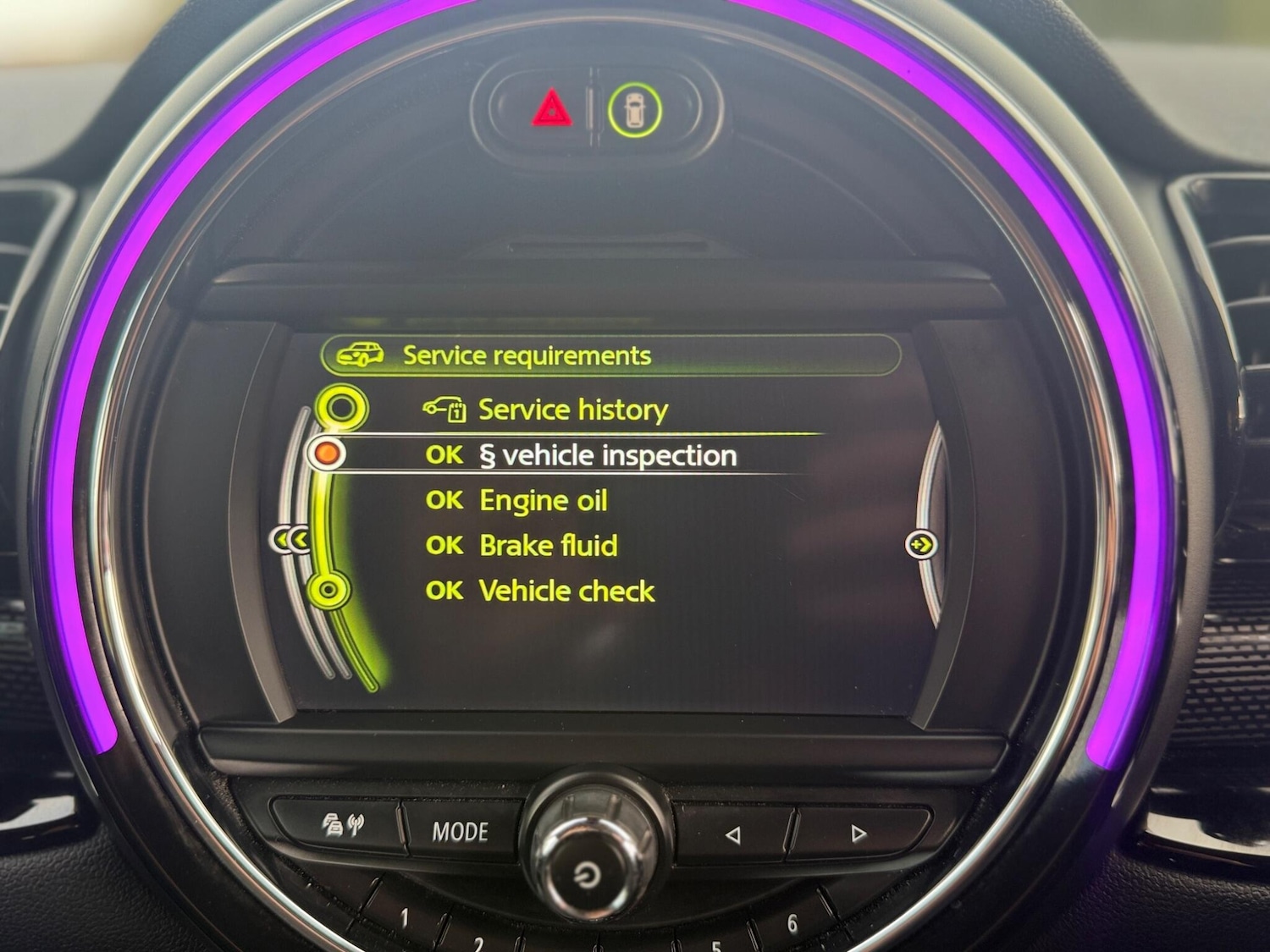Image resolution: width=1270 pixels, height=952 pixels.
Task: Select preset button 6
Action: click(x=792, y=923)
